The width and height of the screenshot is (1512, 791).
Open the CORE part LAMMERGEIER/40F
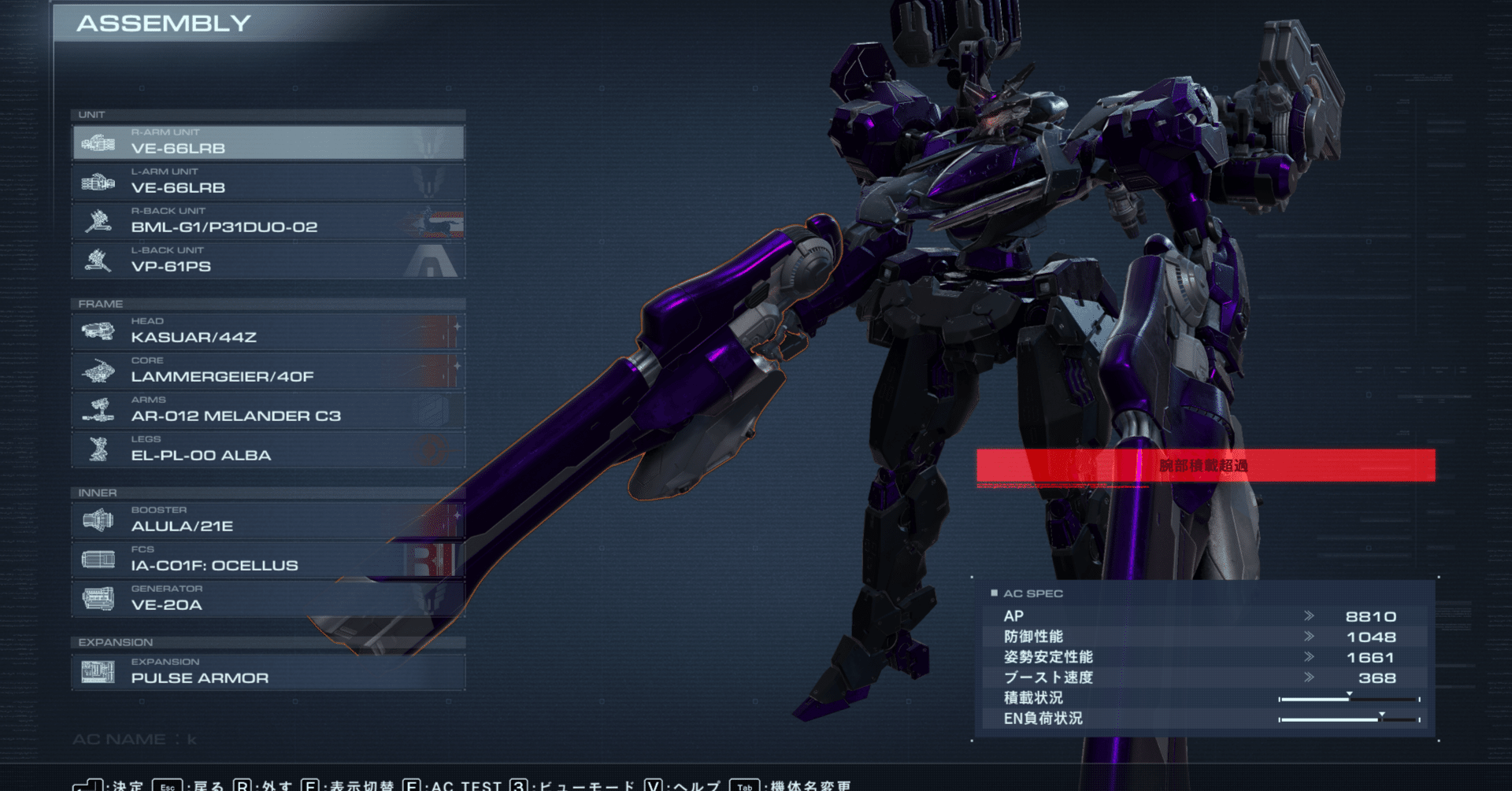click(x=268, y=371)
